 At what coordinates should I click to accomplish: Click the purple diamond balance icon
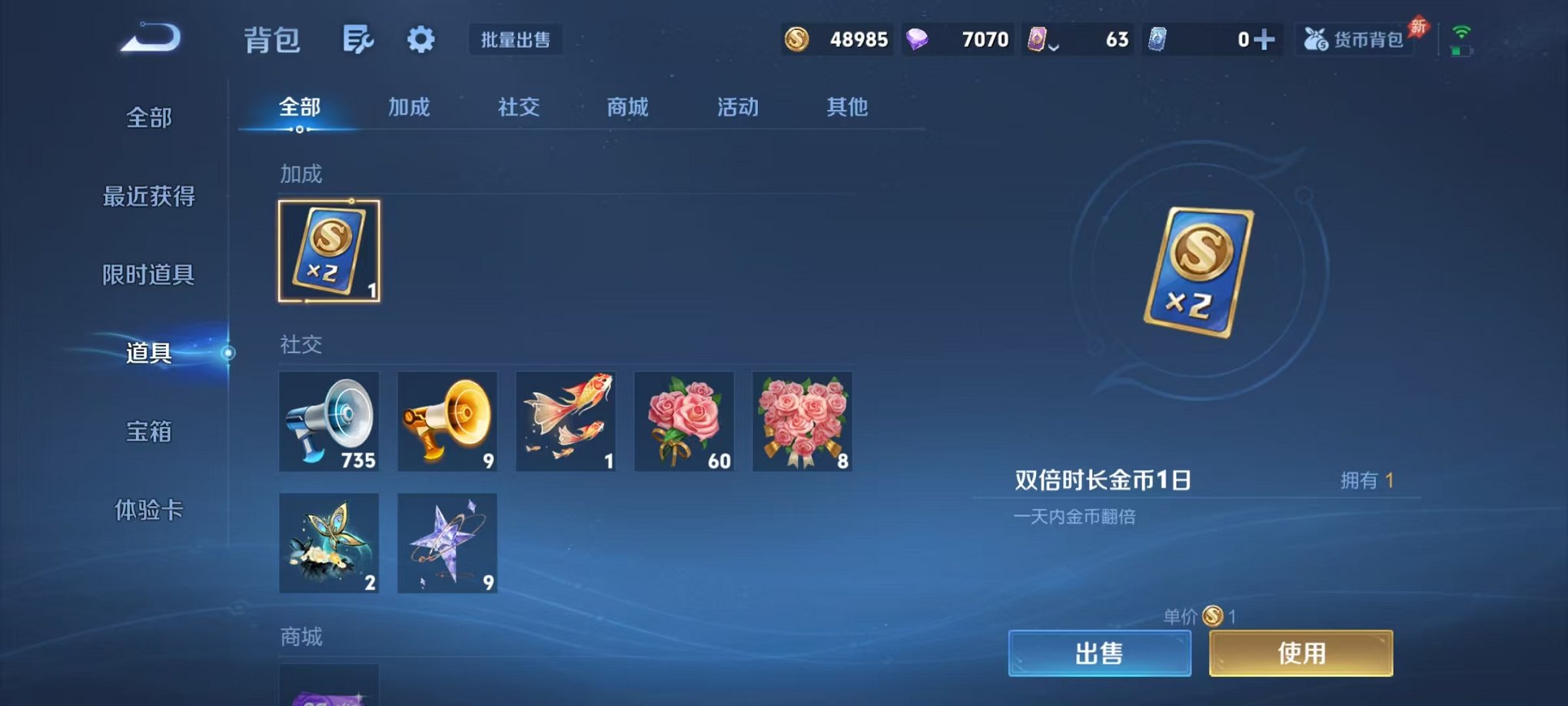tap(919, 38)
